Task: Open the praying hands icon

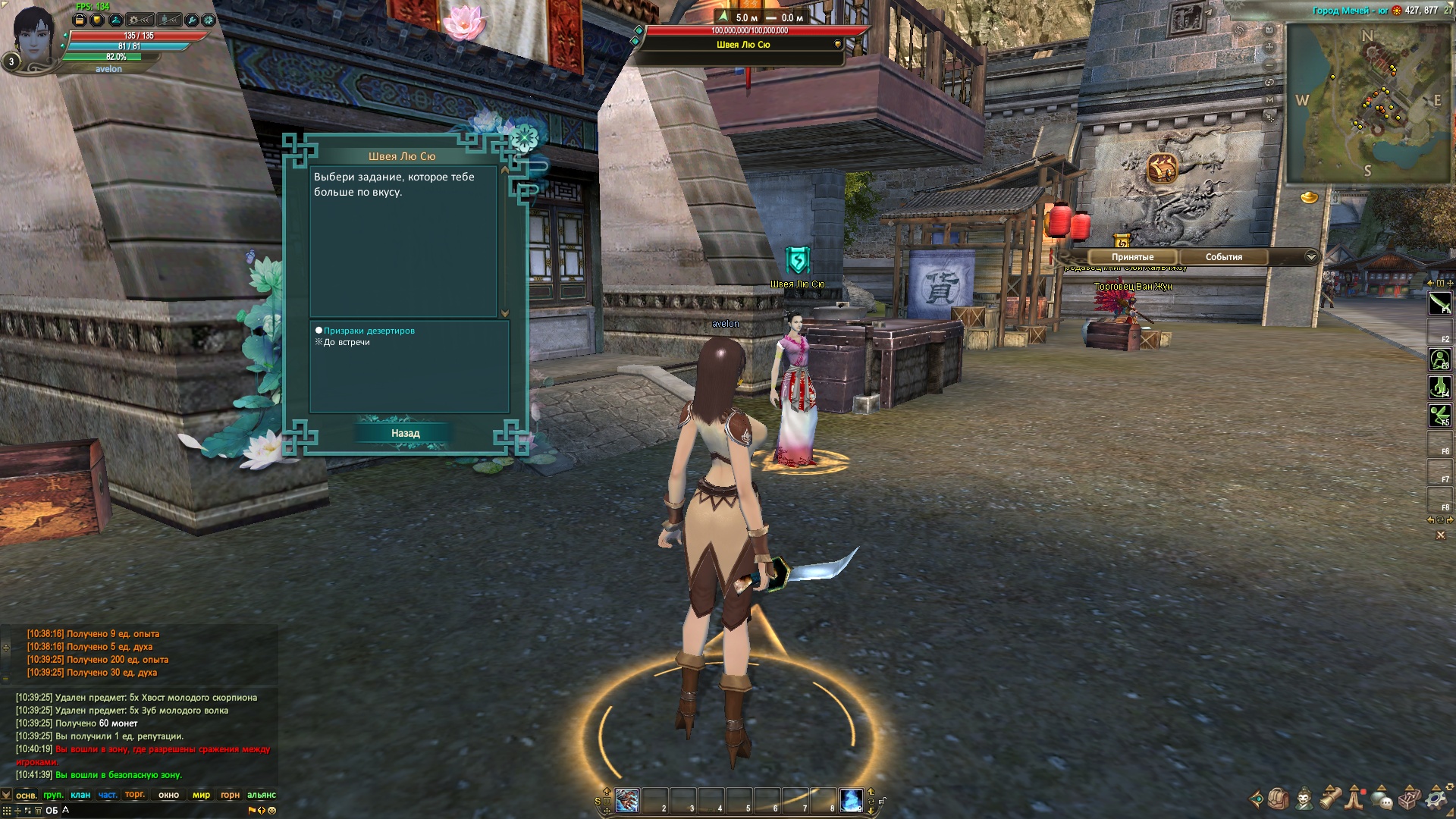Action: 1355,799
